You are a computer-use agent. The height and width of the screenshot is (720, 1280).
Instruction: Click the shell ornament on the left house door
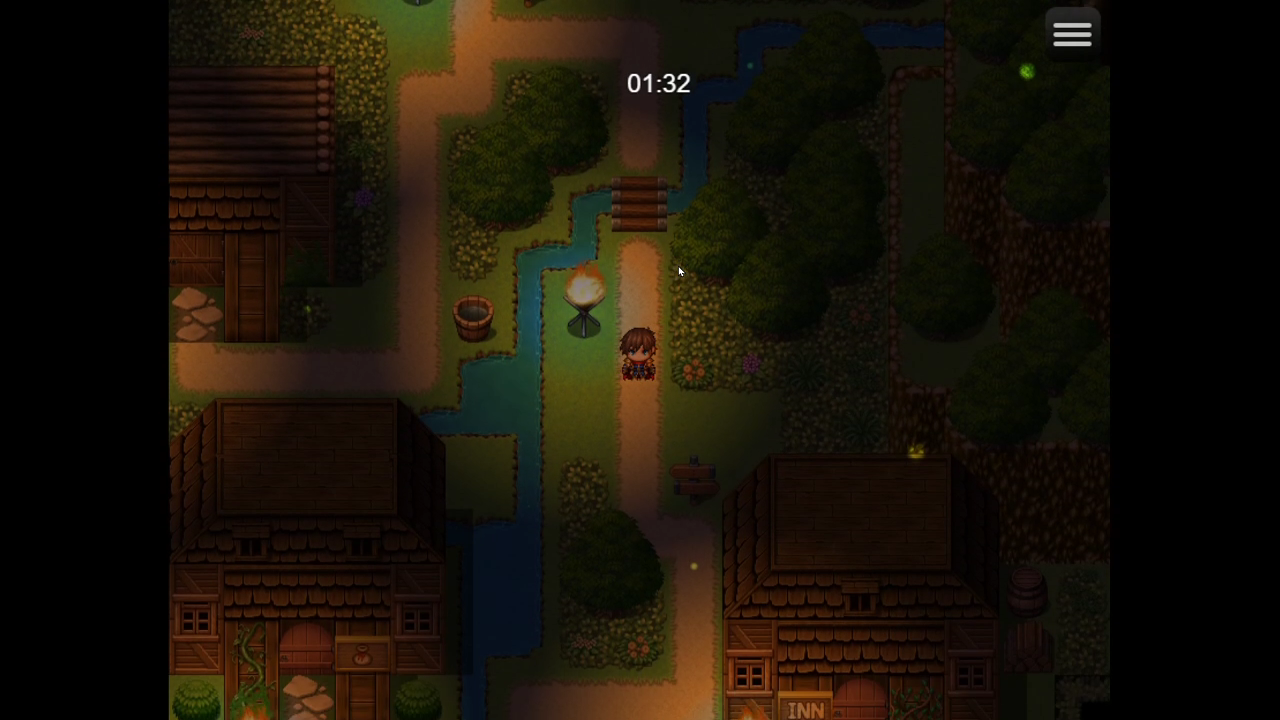click(362, 655)
